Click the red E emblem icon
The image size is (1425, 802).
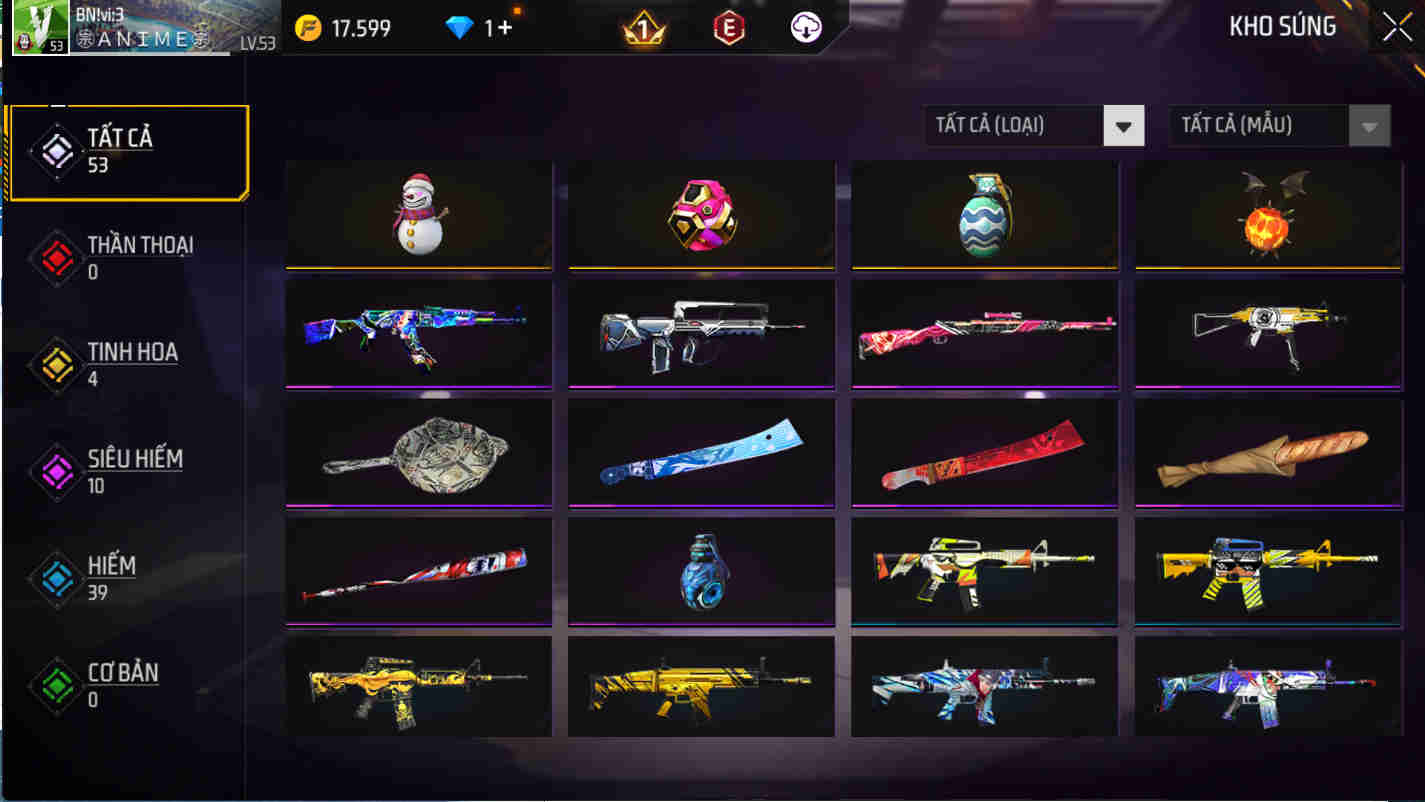pyautogui.click(x=729, y=27)
